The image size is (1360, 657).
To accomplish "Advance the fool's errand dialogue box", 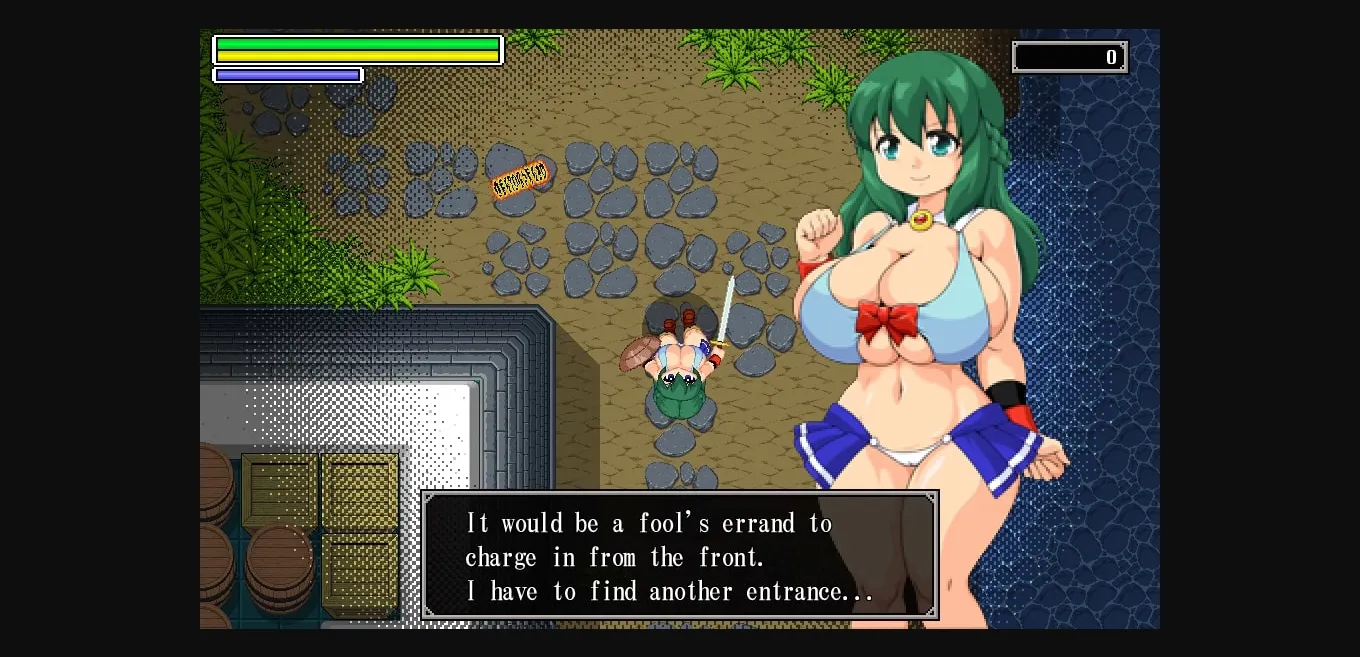I will click(x=679, y=555).
